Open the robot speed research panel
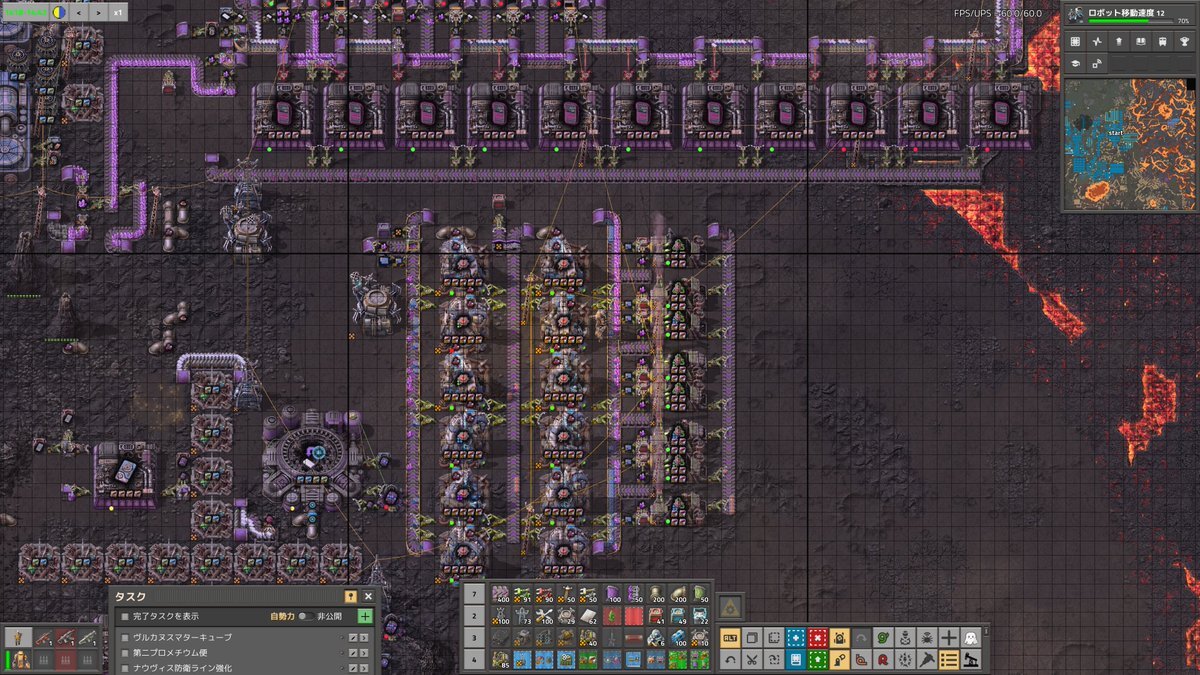 point(1129,14)
